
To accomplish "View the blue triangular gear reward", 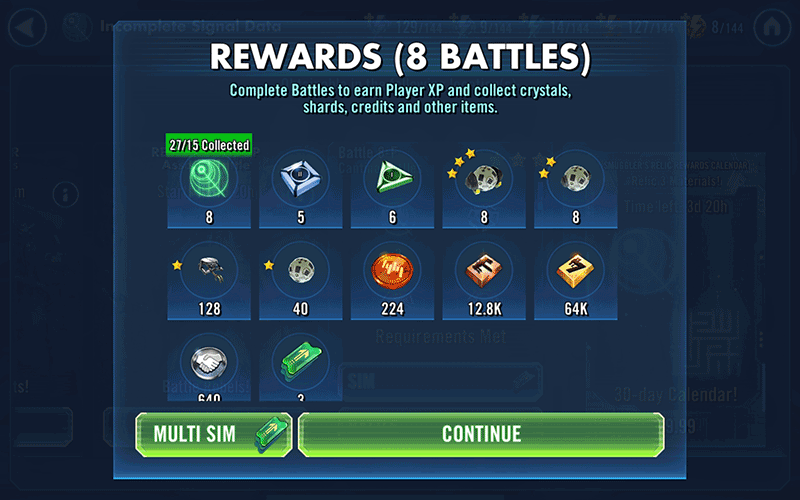I will click(x=301, y=179).
